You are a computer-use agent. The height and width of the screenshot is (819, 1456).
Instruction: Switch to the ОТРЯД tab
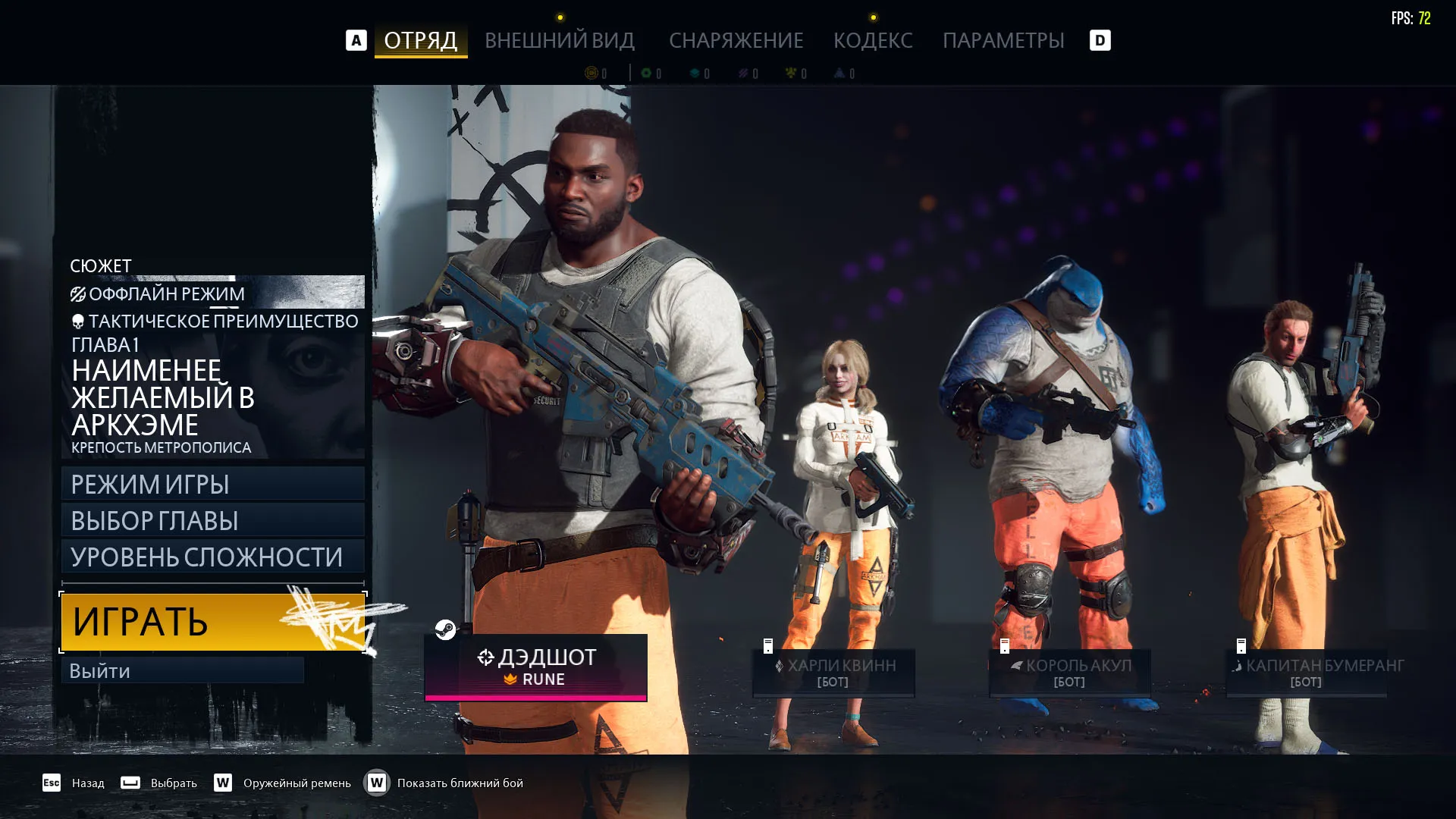(x=420, y=40)
